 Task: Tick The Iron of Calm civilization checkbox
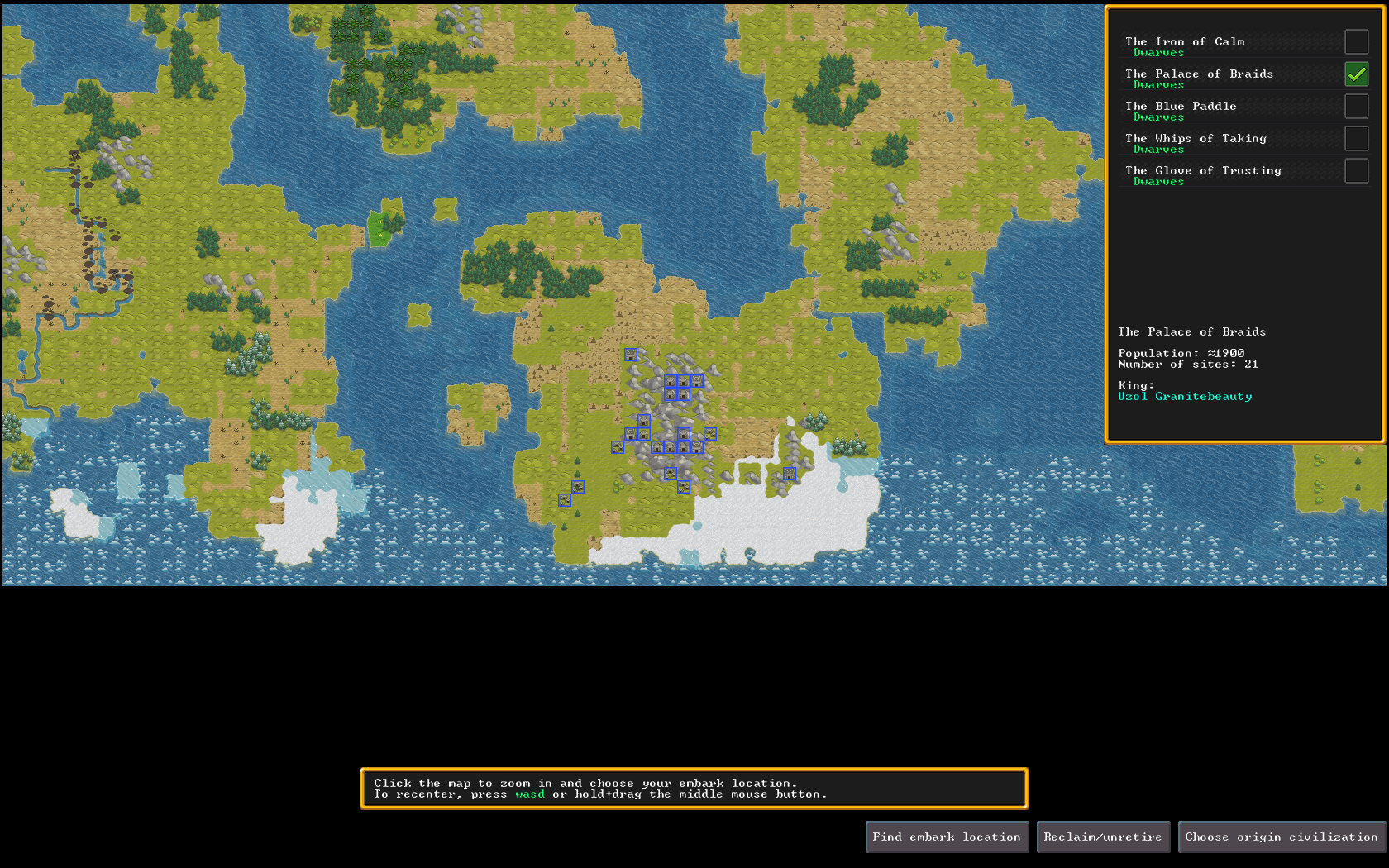[1356, 42]
